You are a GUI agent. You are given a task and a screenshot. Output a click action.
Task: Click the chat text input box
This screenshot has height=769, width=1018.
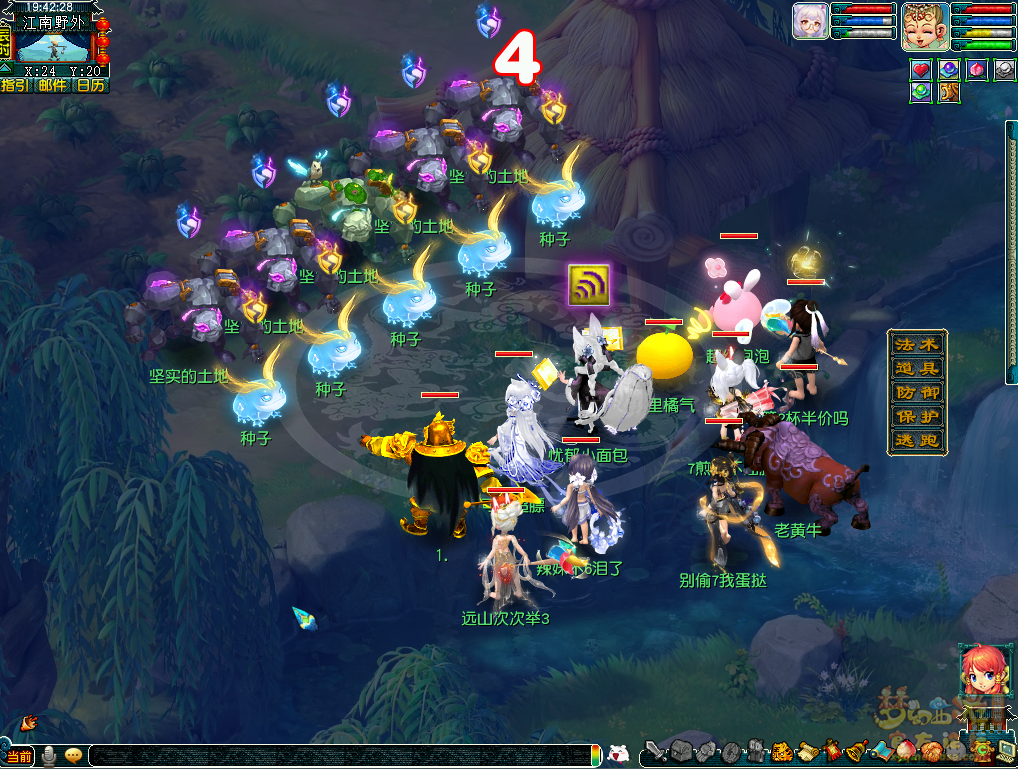tap(340, 756)
